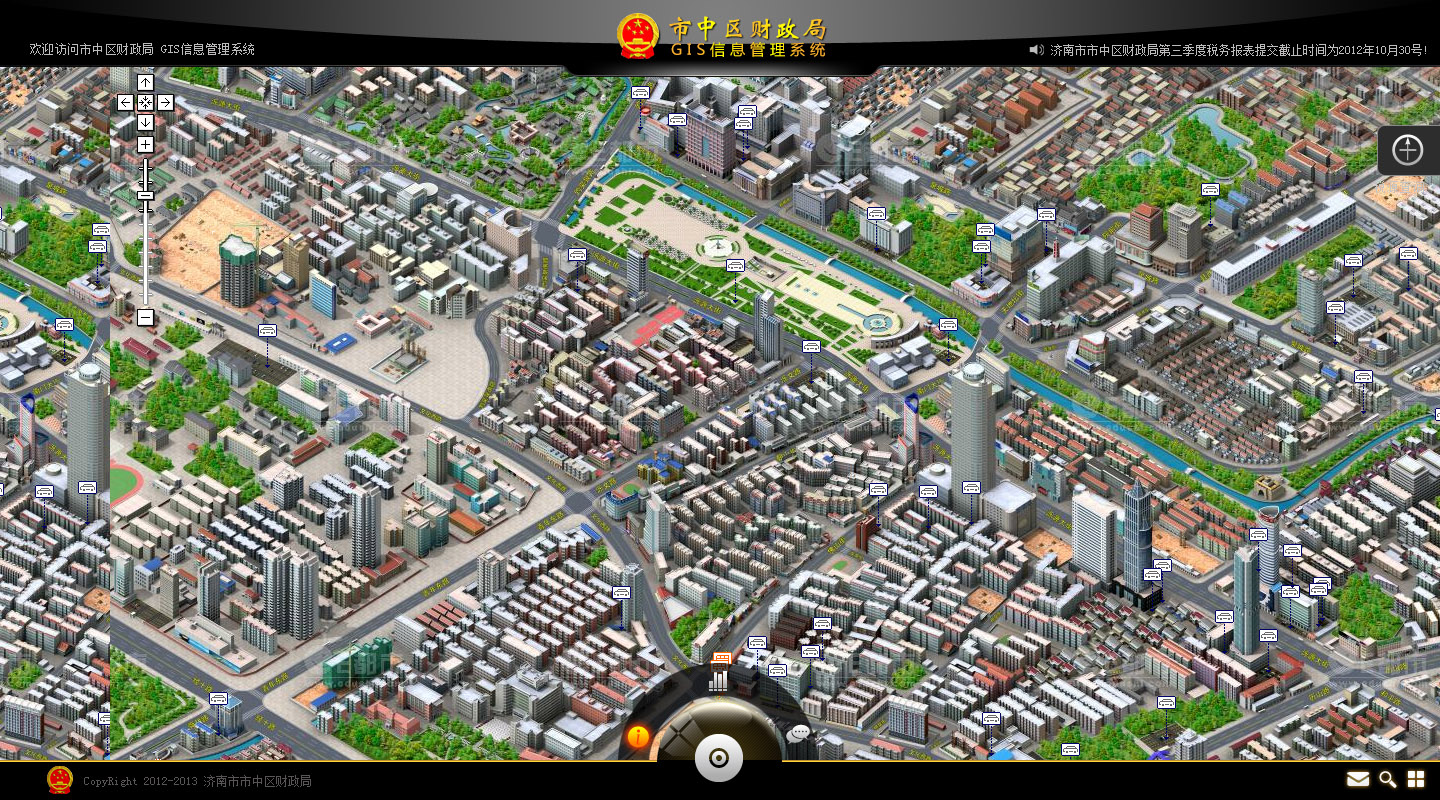Click the round white center dial button
The width and height of the screenshot is (1440, 800).
(719, 757)
